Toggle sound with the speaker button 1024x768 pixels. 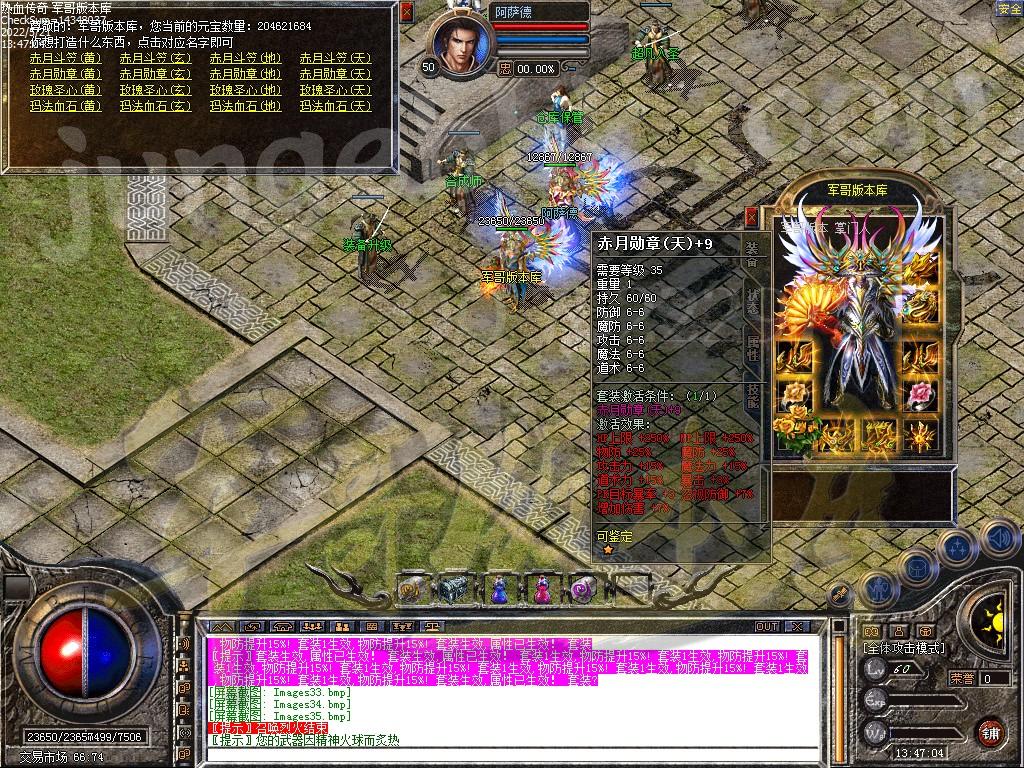tap(998, 538)
